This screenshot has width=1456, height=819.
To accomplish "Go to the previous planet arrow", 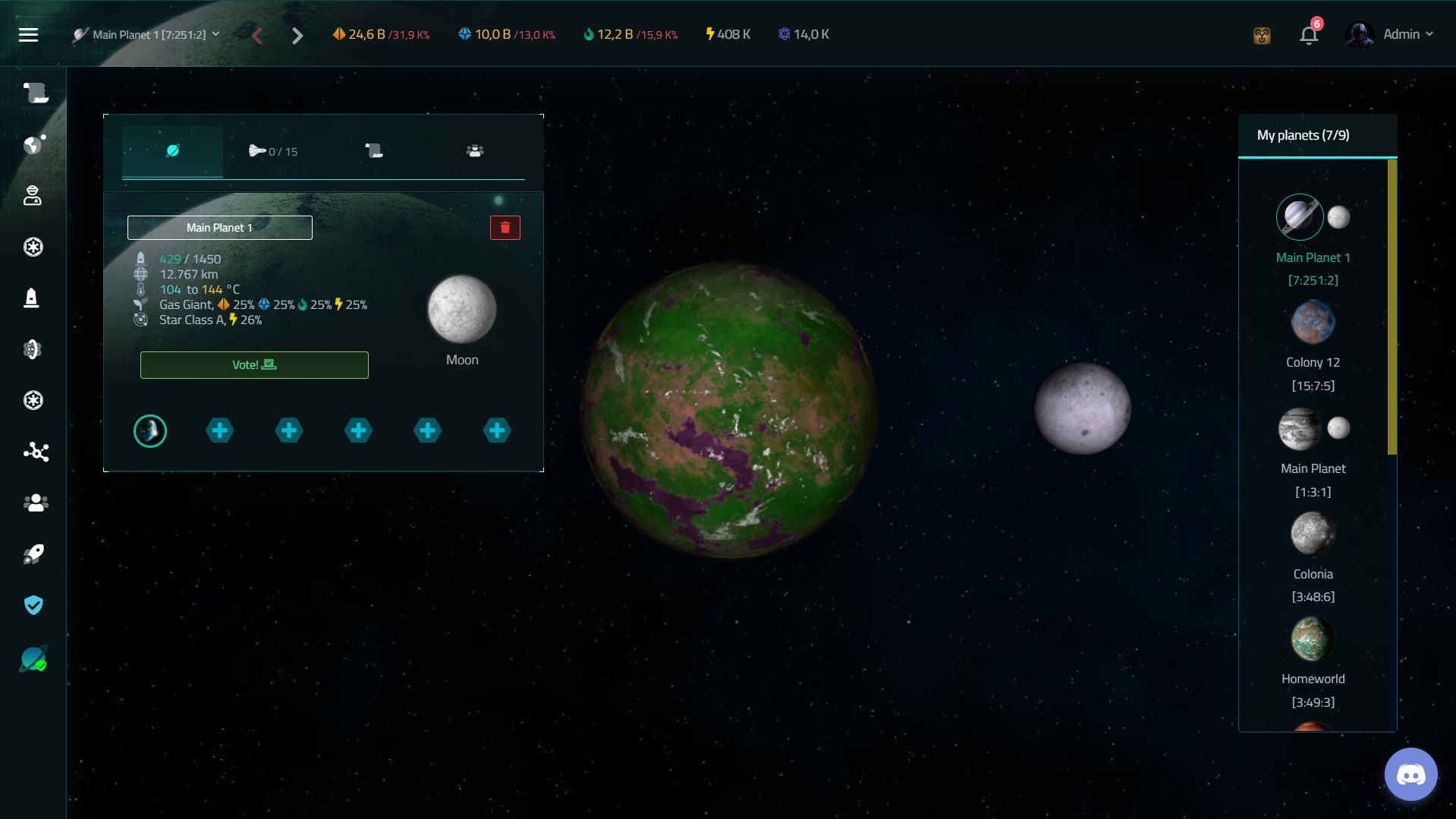I will [x=257, y=36].
